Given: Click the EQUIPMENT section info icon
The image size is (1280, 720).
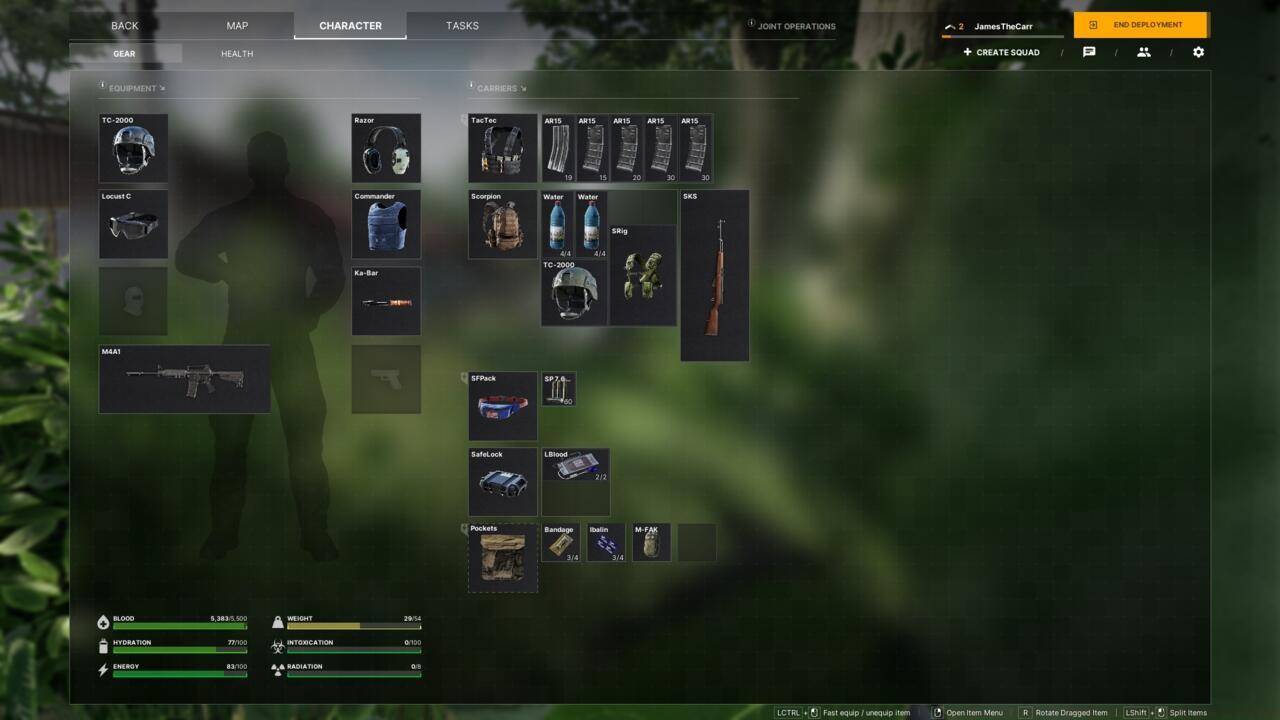Looking at the screenshot, I should click(103, 86).
